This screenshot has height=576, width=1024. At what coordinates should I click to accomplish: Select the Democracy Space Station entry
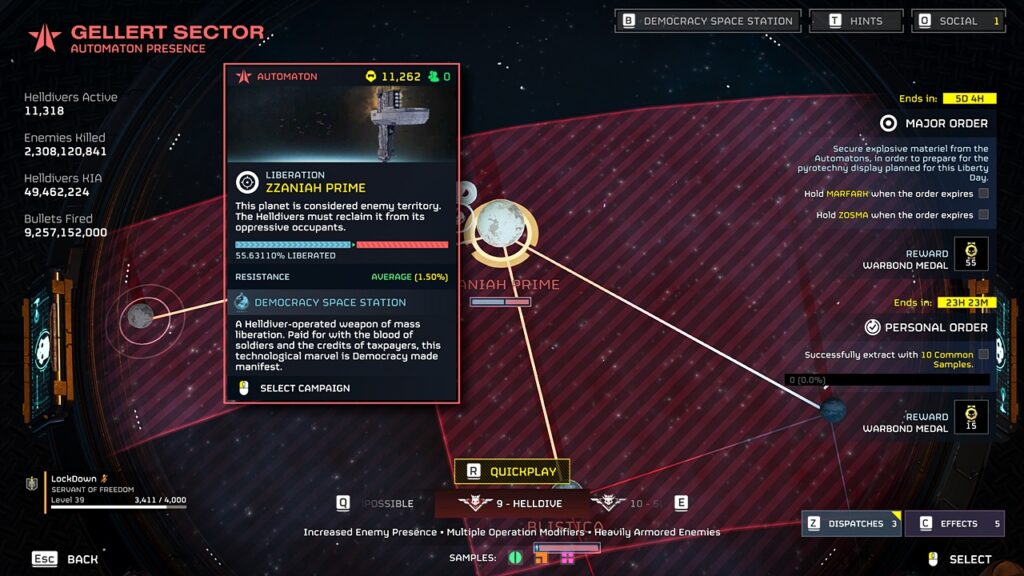coord(330,302)
